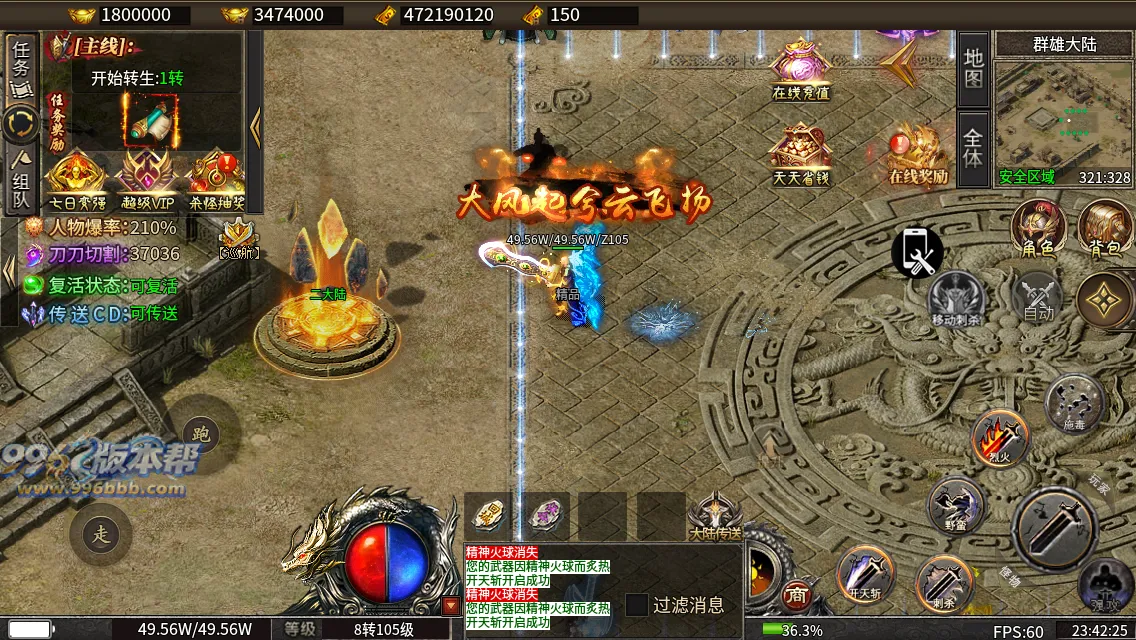
Task: Open the 地图 map tab
Action: pyautogui.click(x=973, y=68)
